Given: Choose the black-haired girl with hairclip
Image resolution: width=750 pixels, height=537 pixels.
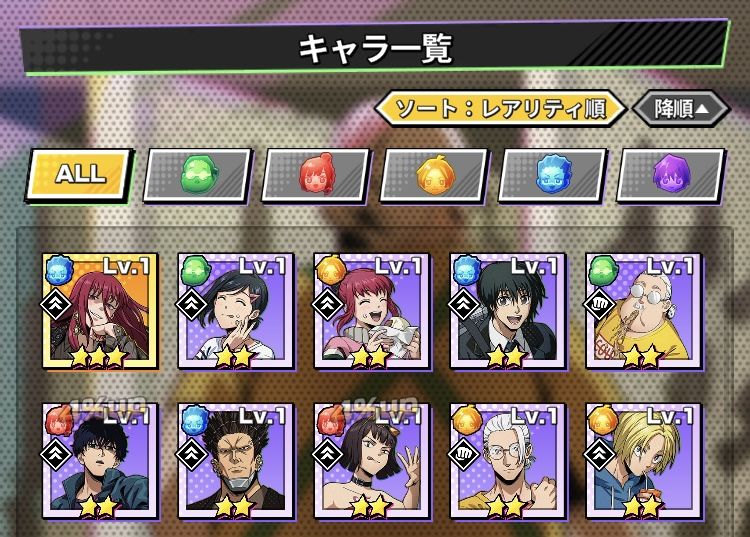Looking at the screenshot, I should 233,310.
